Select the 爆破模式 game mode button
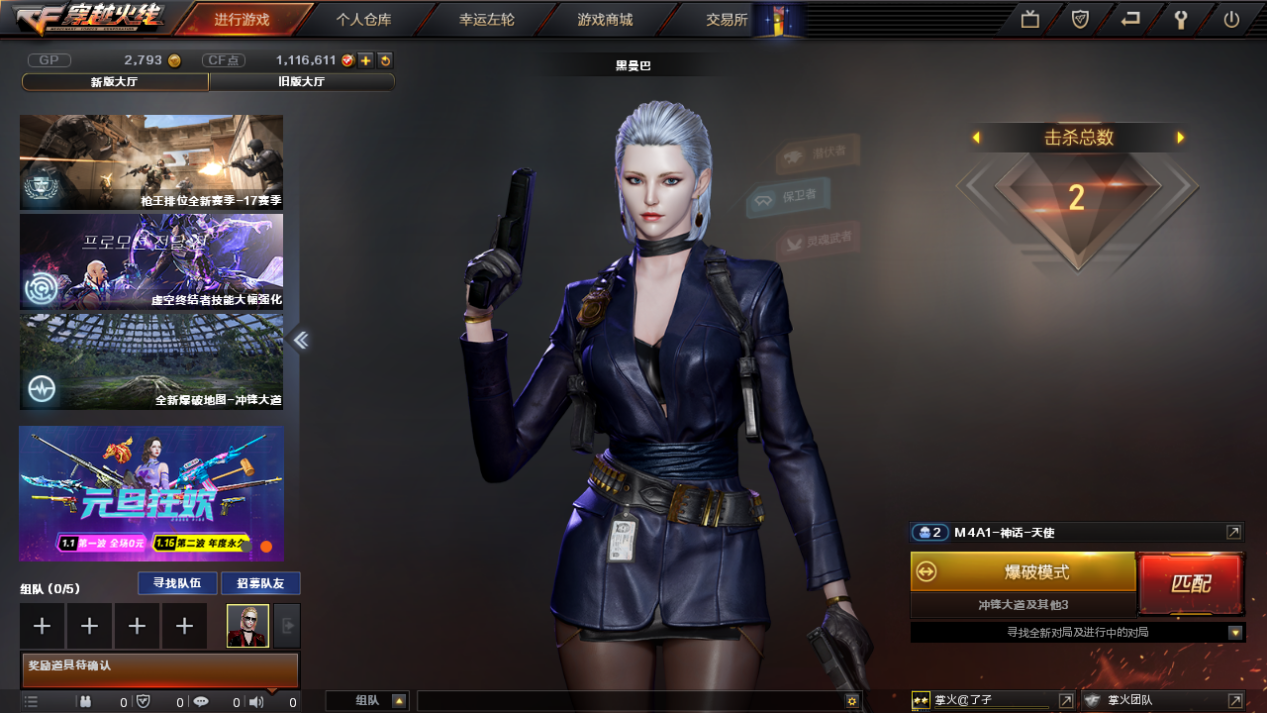The width and height of the screenshot is (1267, 713). [1023, 572]
